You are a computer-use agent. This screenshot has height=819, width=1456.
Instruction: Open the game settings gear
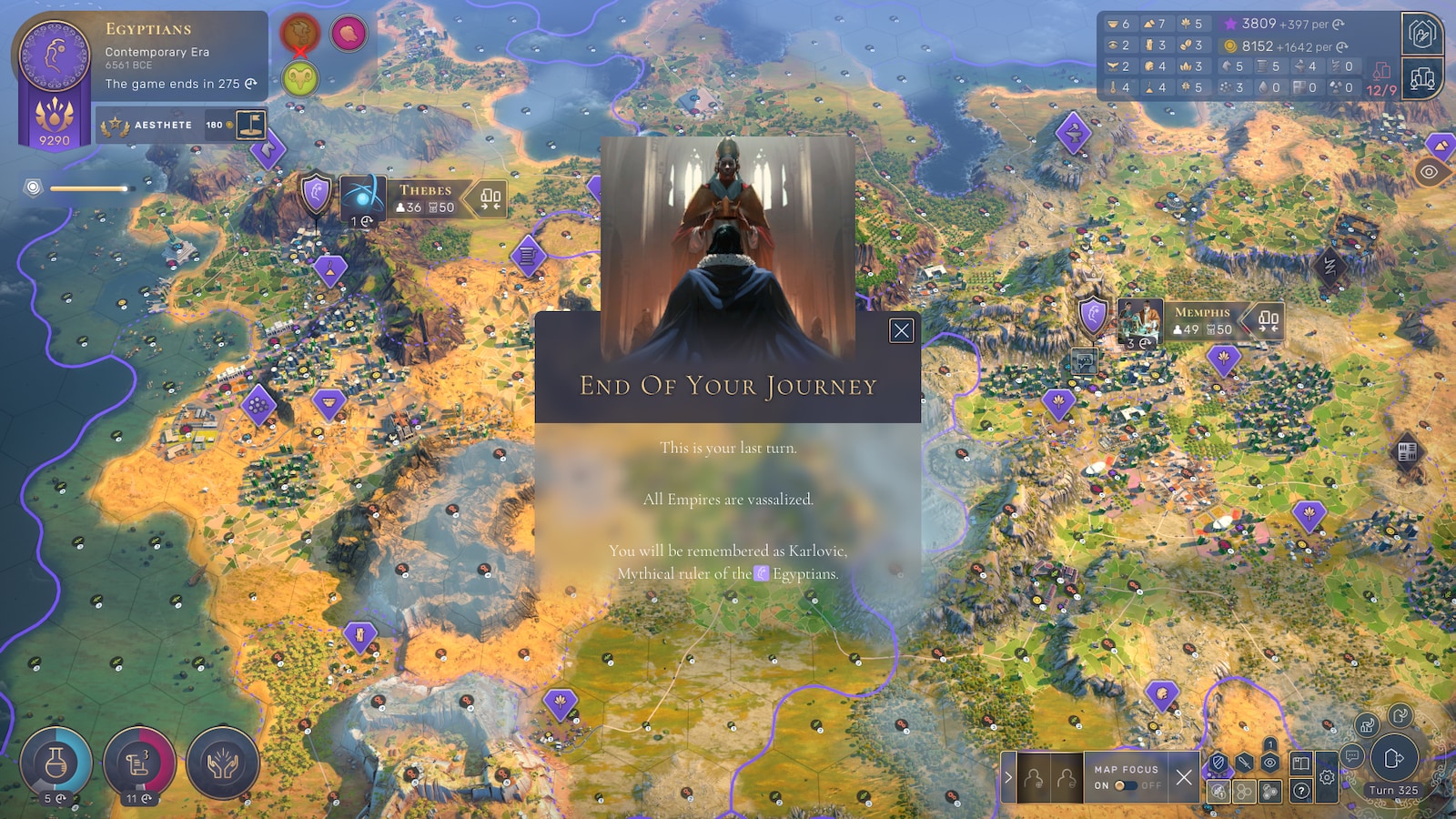coord(1327,778)
